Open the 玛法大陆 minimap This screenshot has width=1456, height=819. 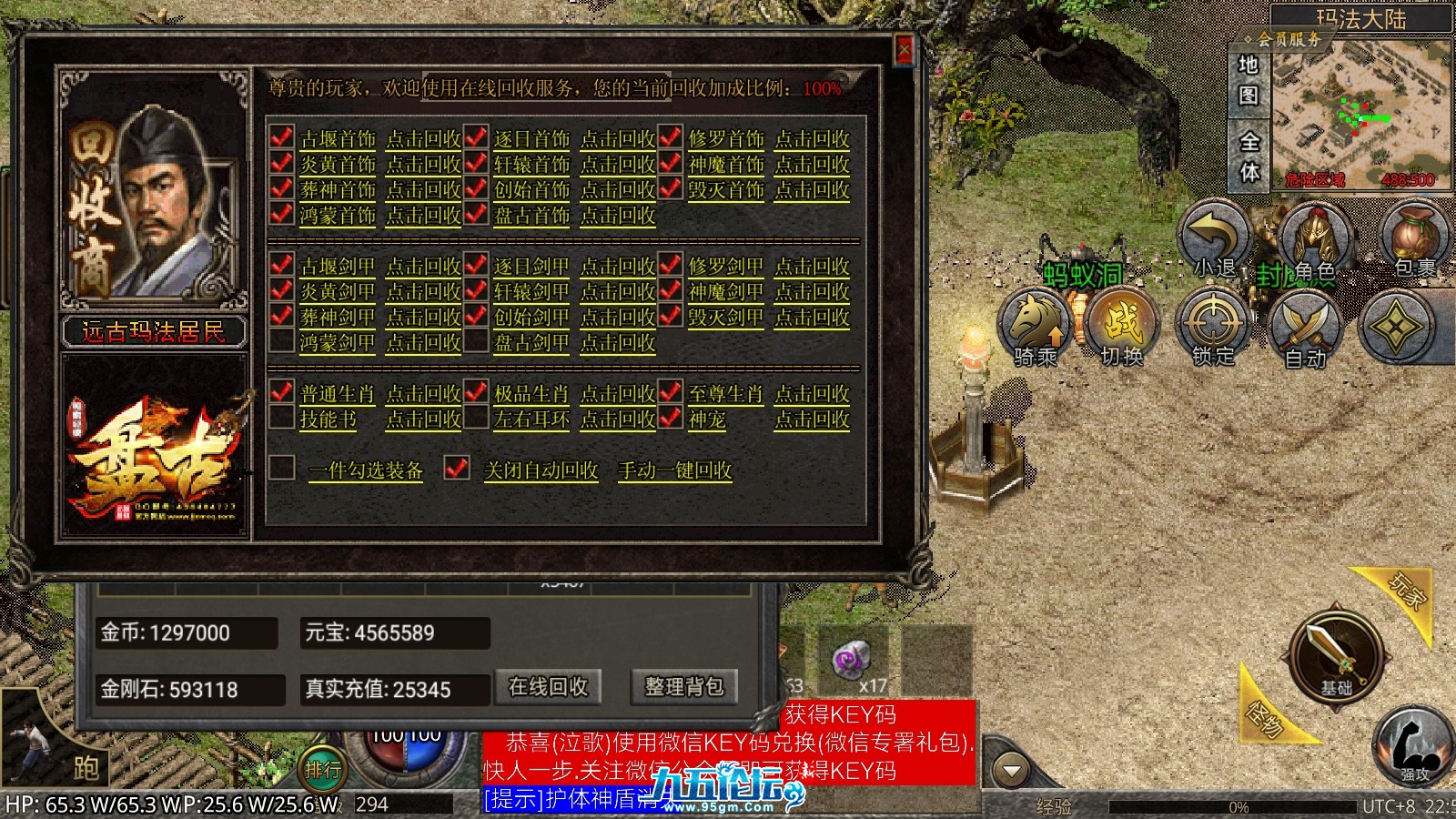[1360, 118]
